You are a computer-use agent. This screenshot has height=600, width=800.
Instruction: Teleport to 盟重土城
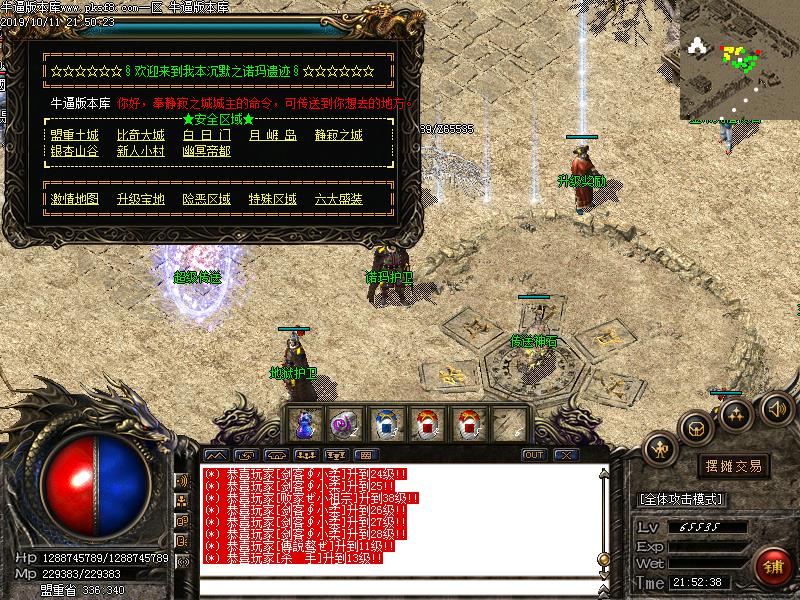pos(75,135)
